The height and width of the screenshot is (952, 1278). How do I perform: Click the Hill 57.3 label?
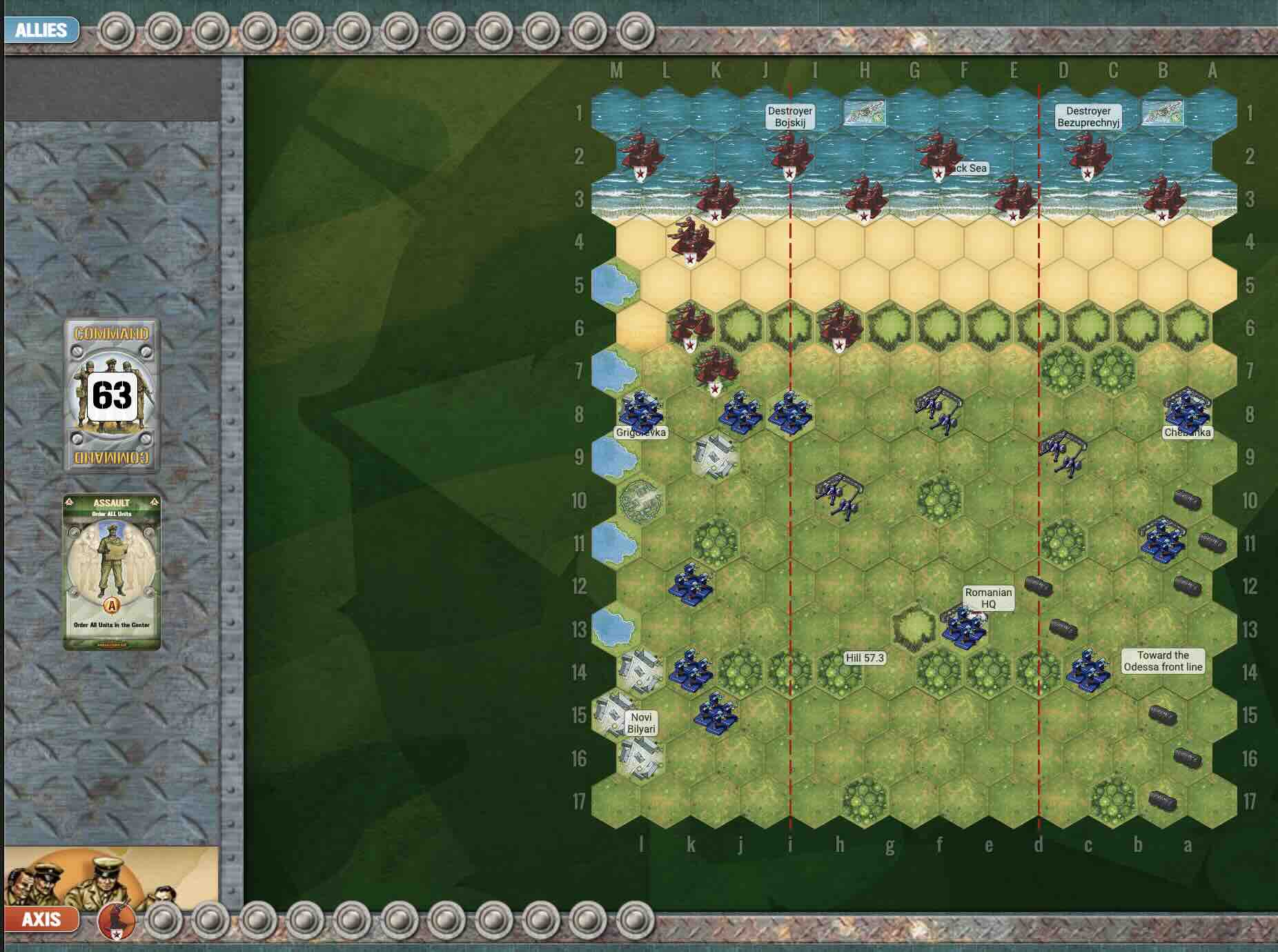point(865,657)
